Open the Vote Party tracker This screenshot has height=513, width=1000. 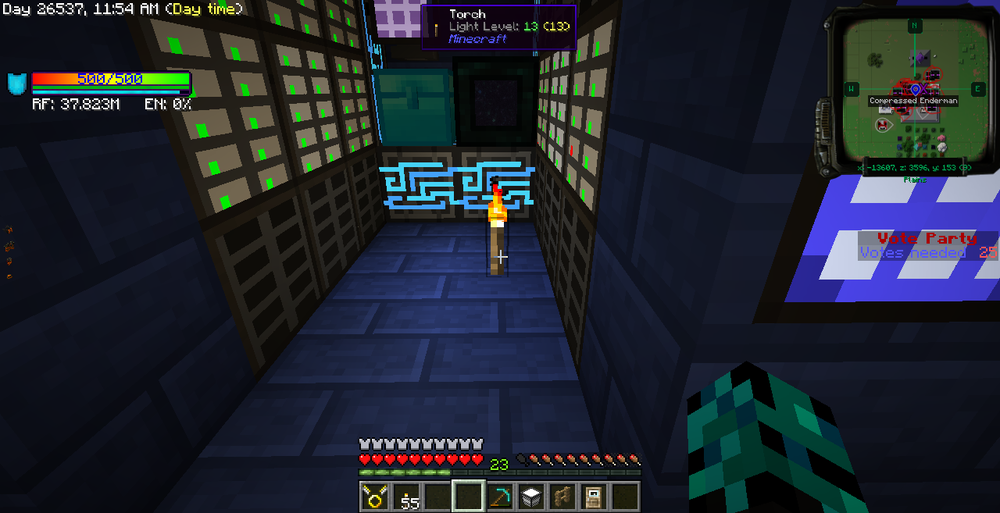click(x=926, y=245)
